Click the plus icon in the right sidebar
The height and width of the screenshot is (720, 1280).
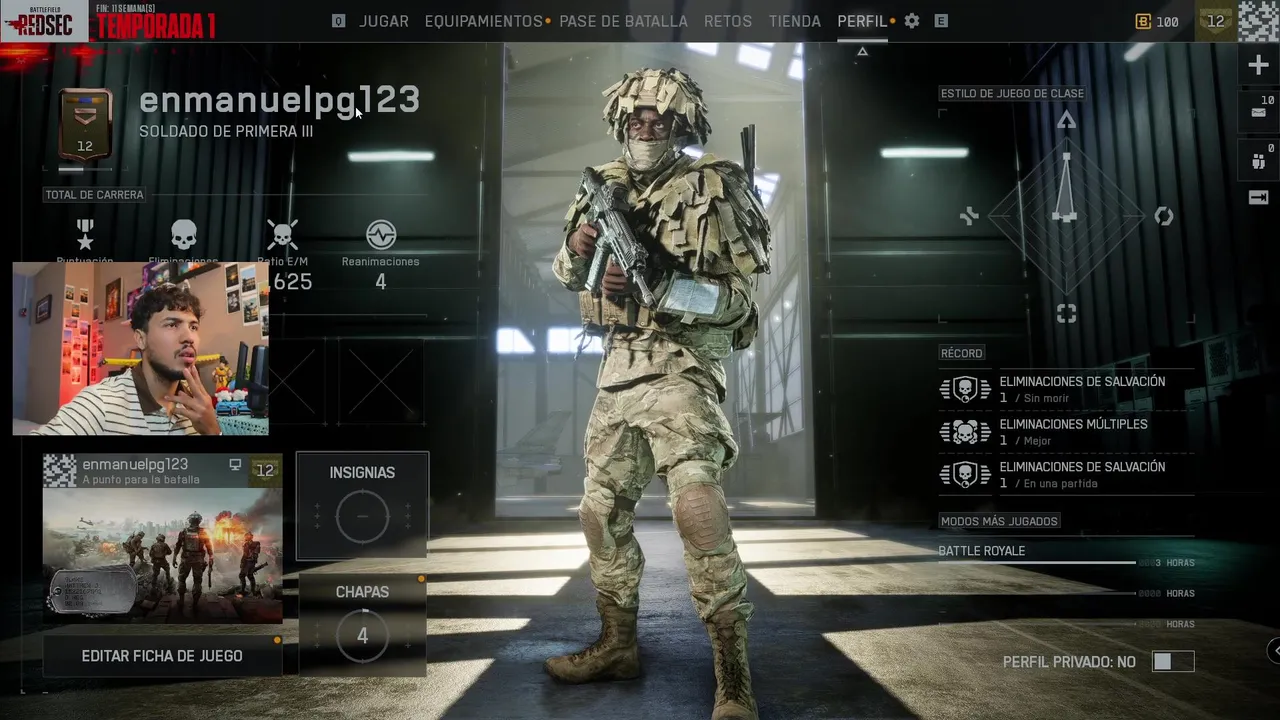tap(1258, 66)
